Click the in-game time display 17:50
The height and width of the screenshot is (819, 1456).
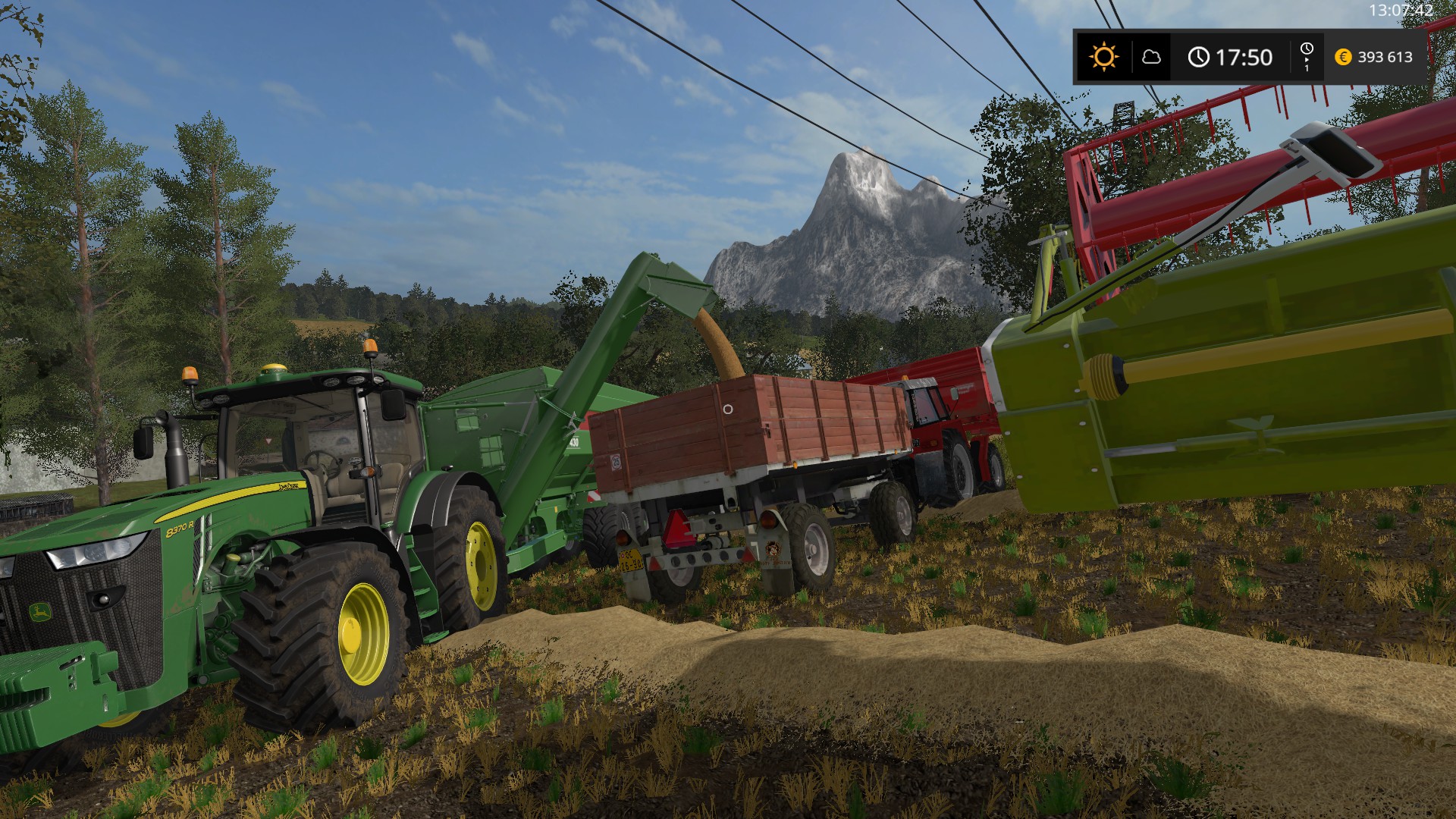[x=1244, y=55]
